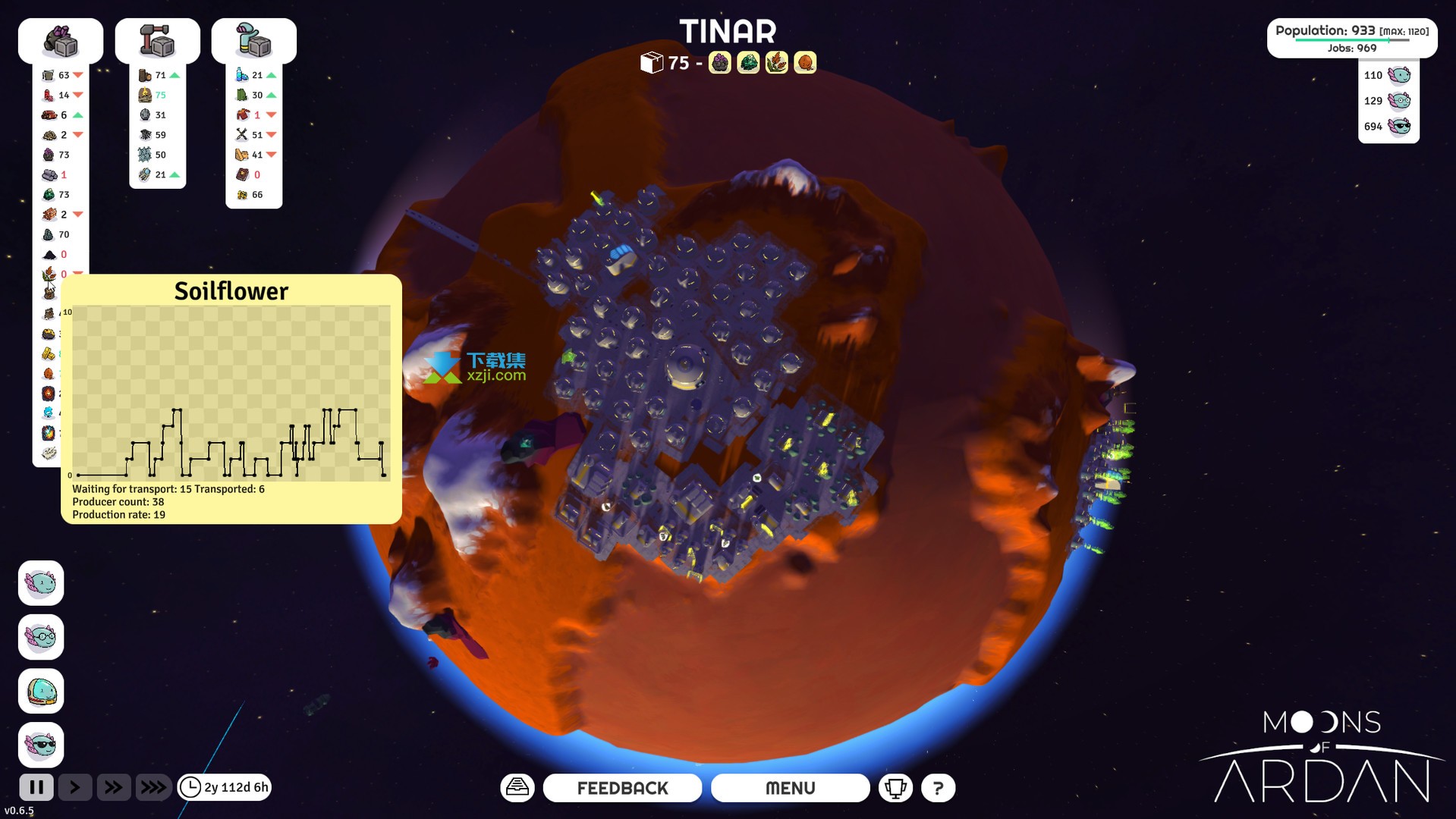Click the Population summary panel
This screenshot has width=1456, height=819.
[x=1351, y=38]
